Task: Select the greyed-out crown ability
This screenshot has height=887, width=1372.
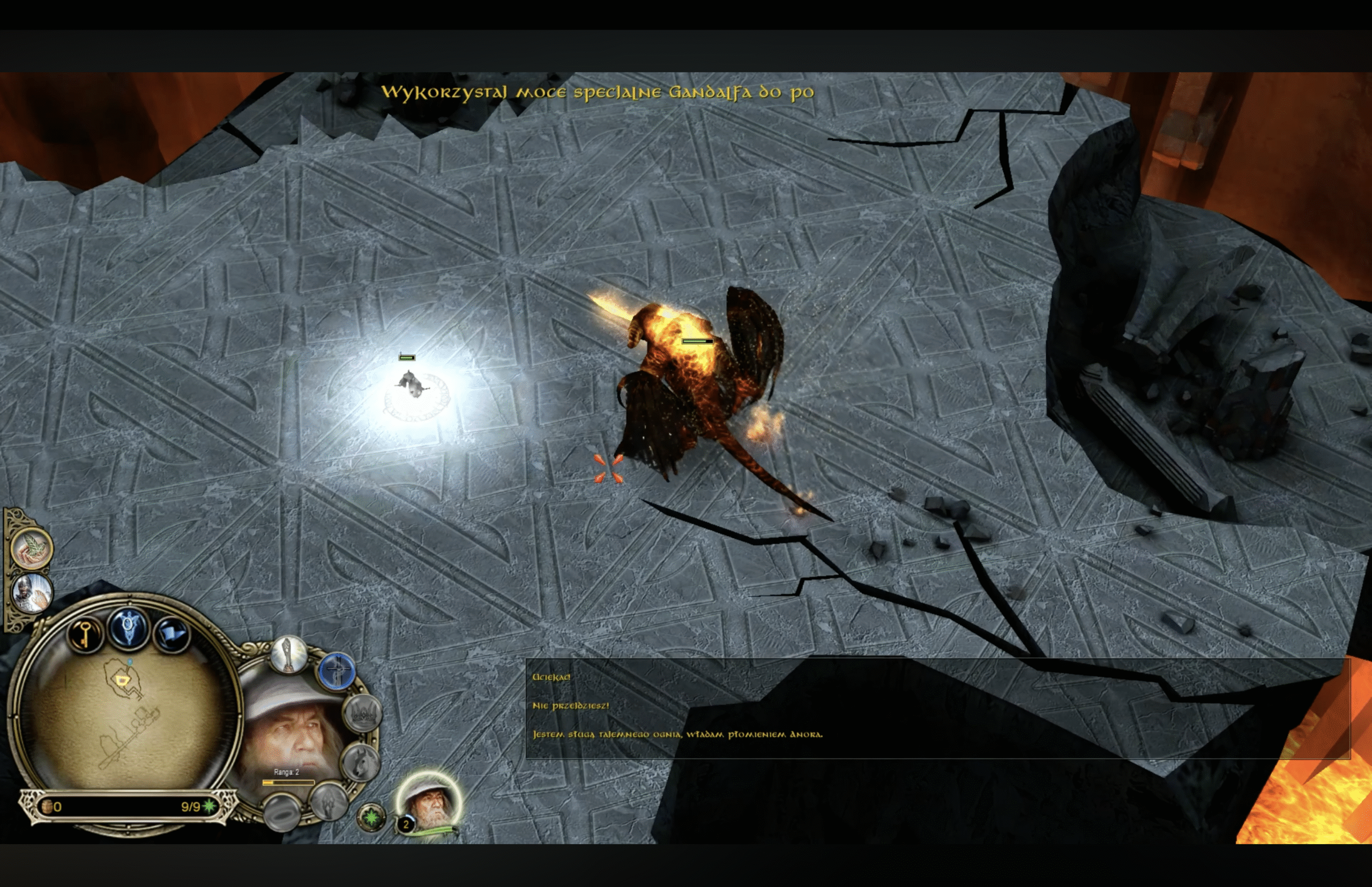Action: (363, 714)
